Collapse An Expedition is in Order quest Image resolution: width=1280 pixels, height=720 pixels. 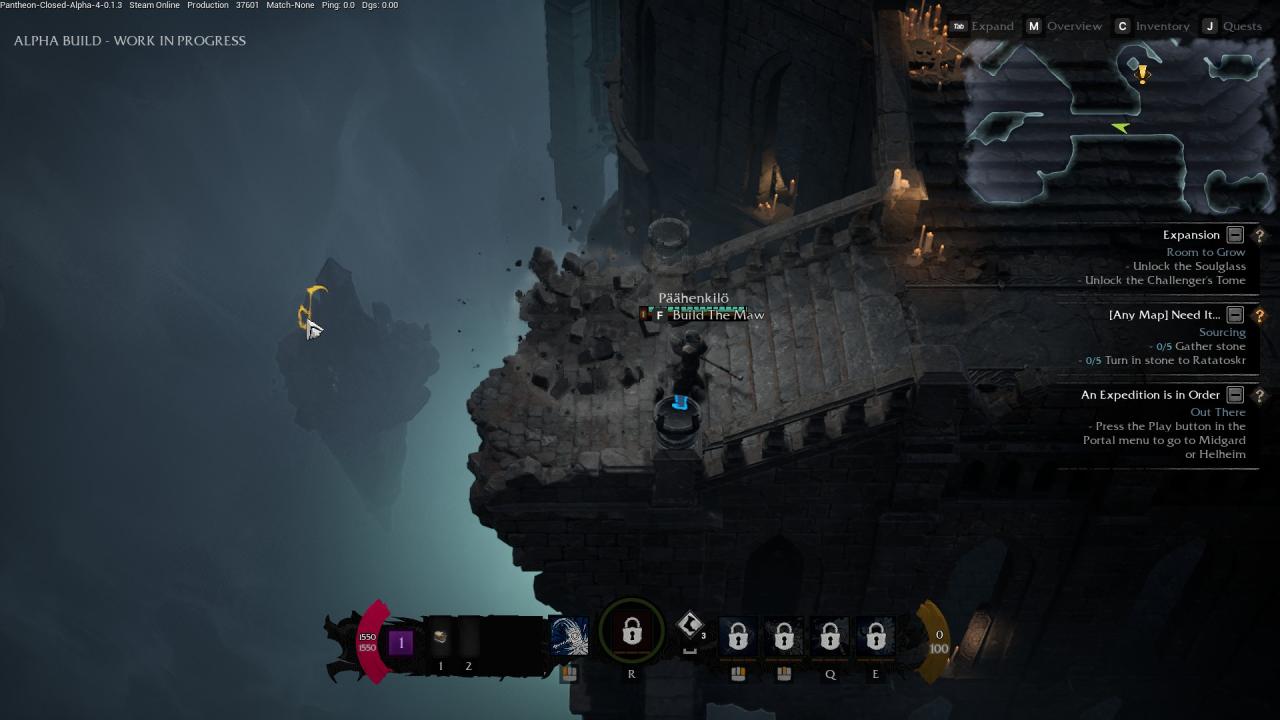pyautogui.click(x=1235, y=395)
